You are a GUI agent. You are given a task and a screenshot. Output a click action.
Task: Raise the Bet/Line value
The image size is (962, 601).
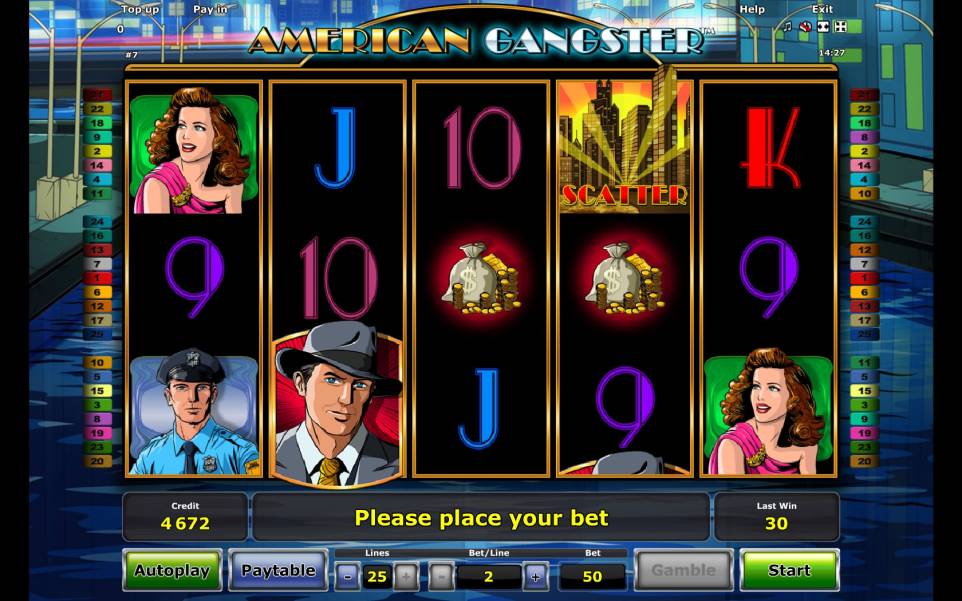coord(535,576)
